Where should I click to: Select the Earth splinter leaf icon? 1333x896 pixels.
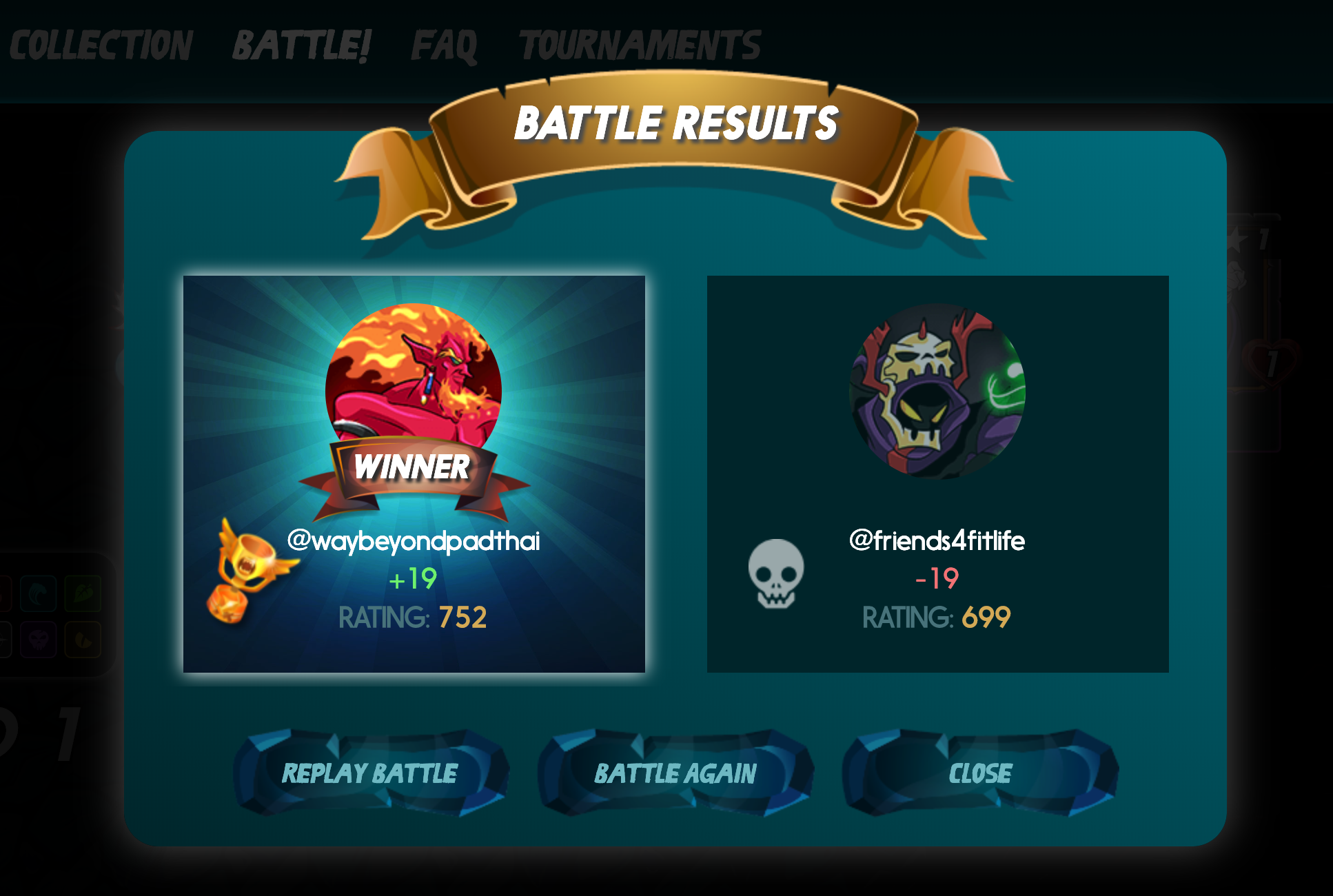tap(83, 593)
